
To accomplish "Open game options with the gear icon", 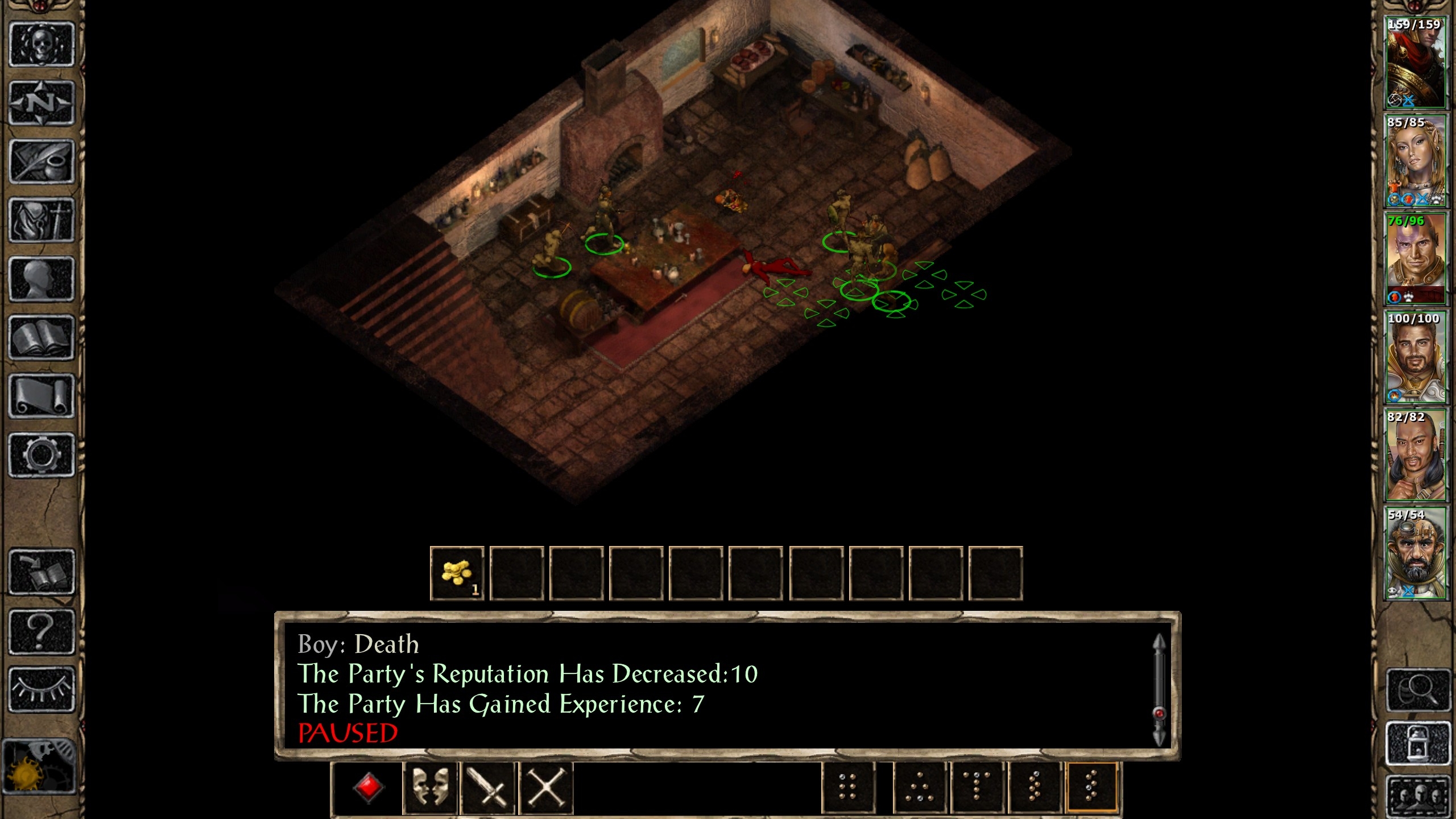I will [x=42, y=455].
